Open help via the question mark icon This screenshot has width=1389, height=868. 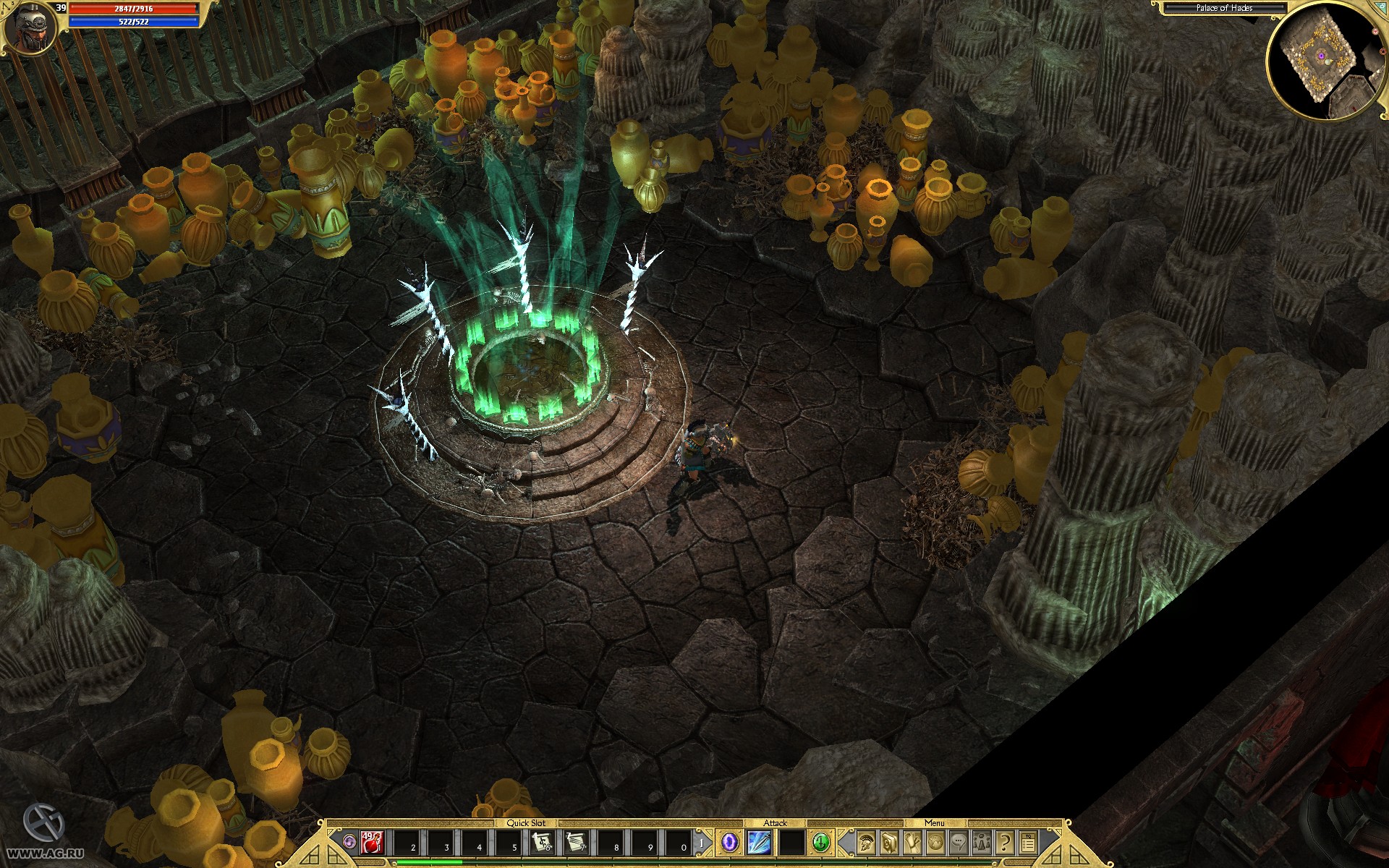pos(1005,843)
